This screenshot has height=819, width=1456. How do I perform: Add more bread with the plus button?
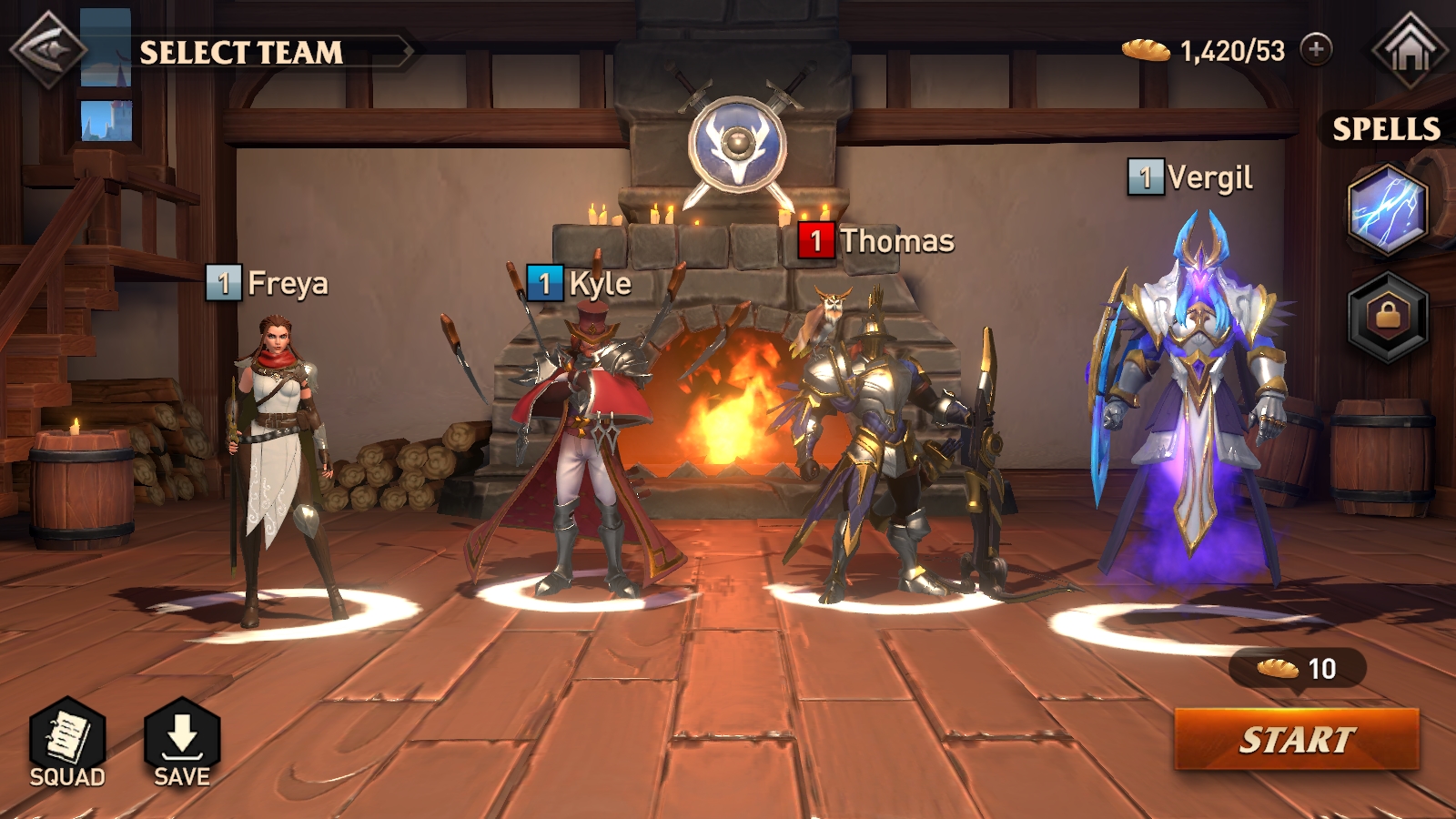(1316, 49)
